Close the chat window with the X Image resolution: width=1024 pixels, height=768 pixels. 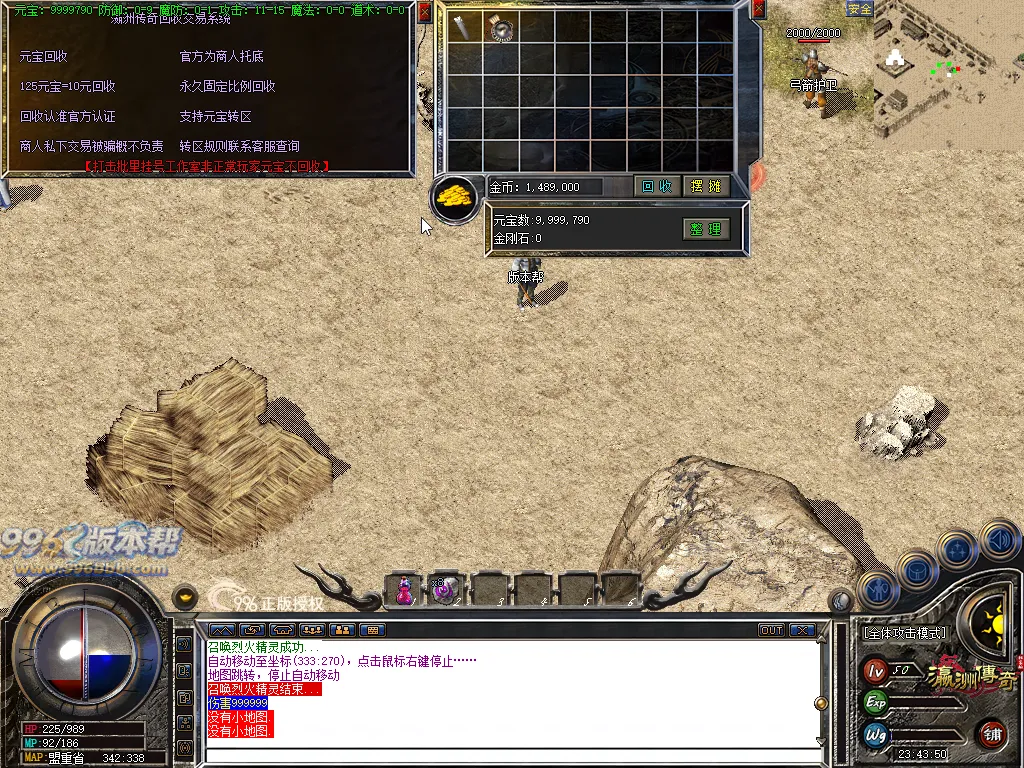pyautogui.click(x=802, y=630)
